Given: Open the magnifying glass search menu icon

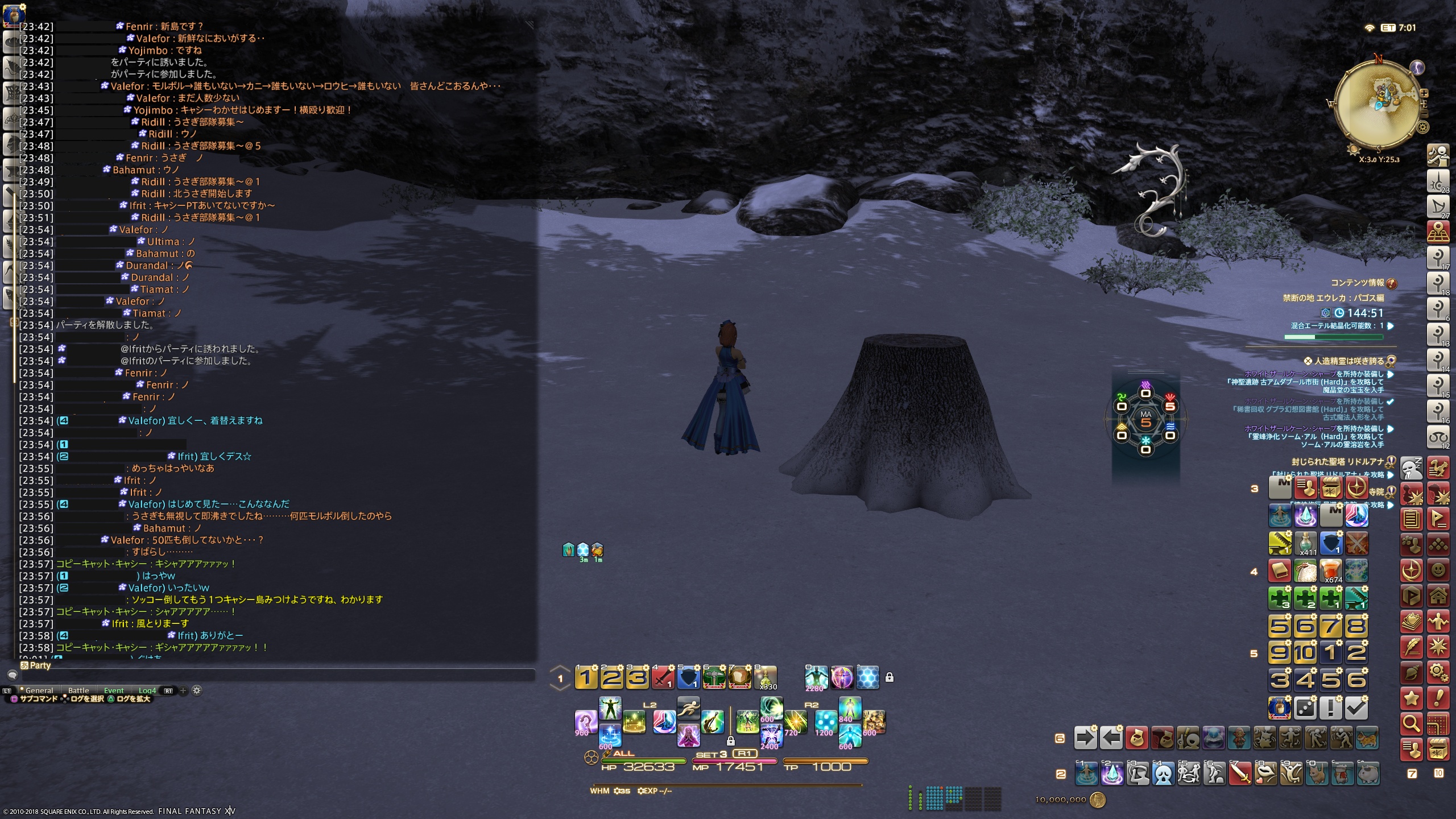Looking at the screenshot, I should 1411,723.
